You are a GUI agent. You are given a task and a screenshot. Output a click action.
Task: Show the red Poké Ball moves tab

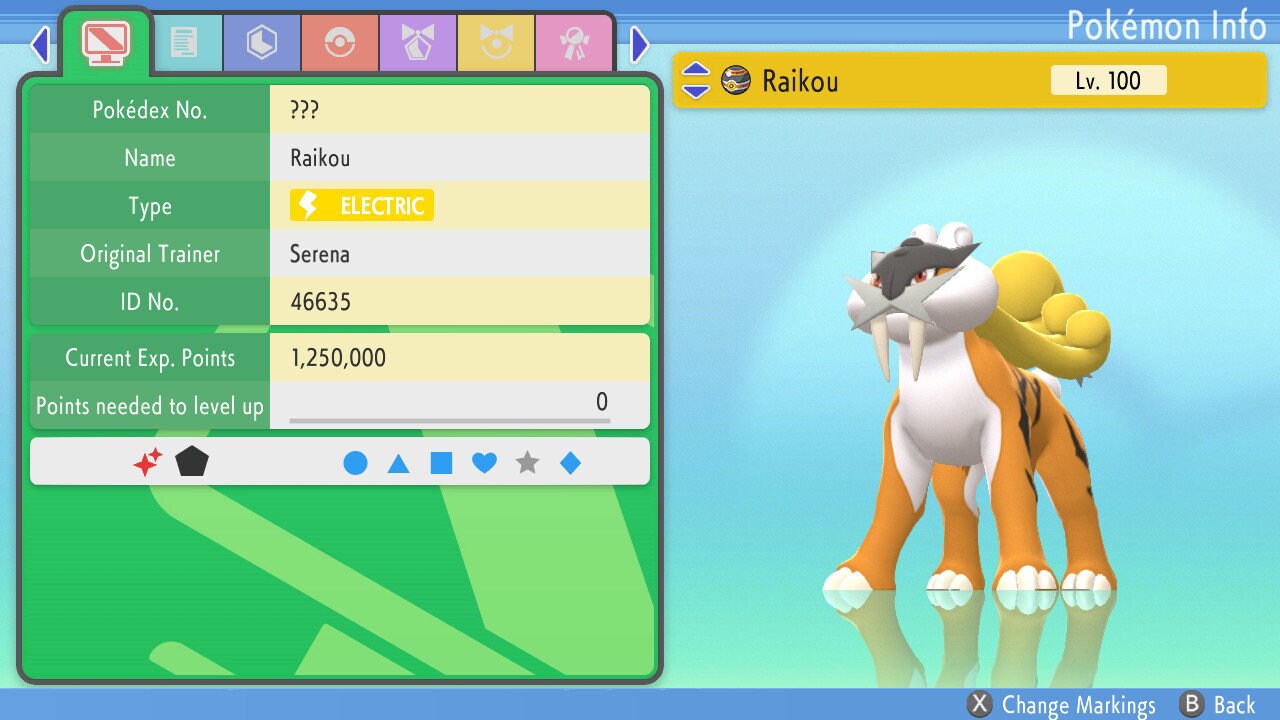340,43
